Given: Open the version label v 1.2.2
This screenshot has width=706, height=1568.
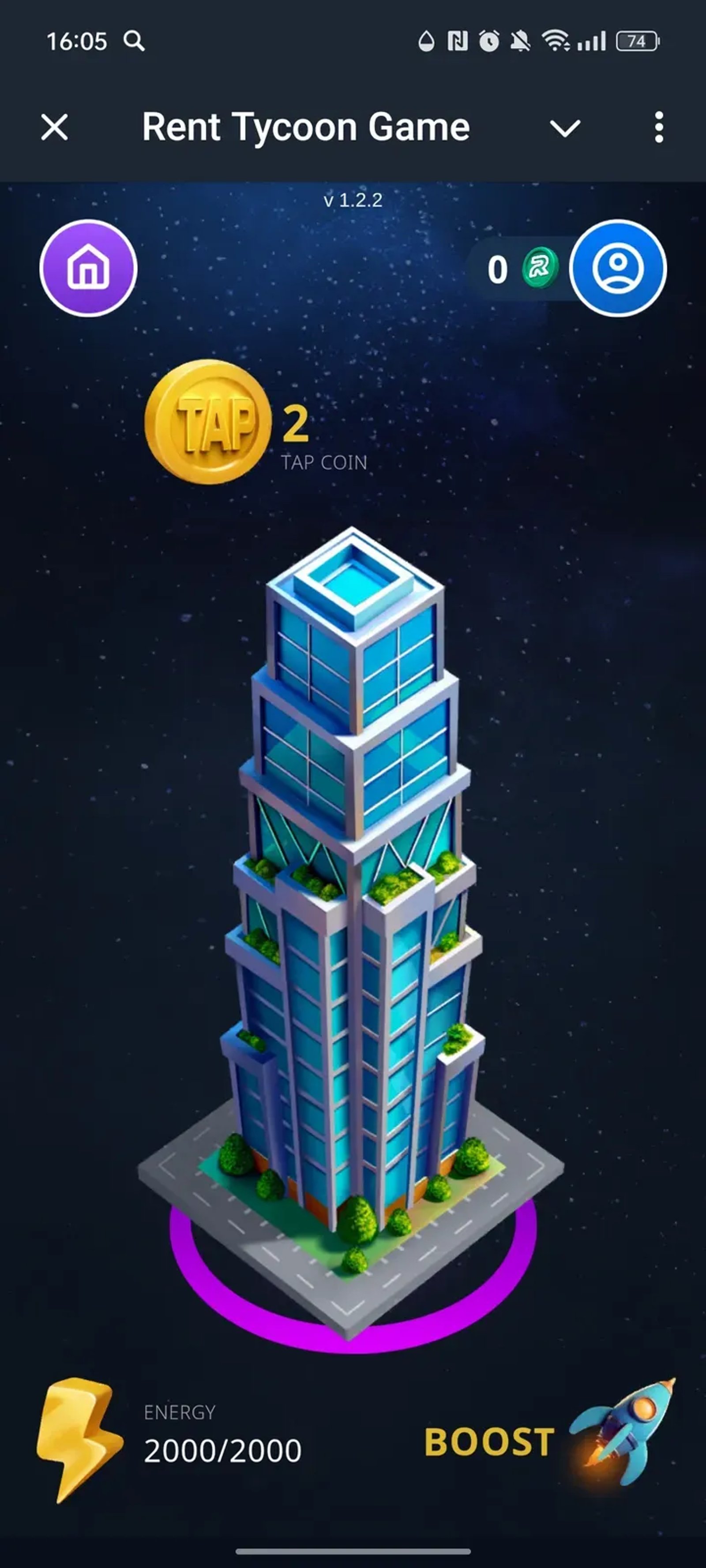Looking at the screenshot, I should (x=352, y=201).
